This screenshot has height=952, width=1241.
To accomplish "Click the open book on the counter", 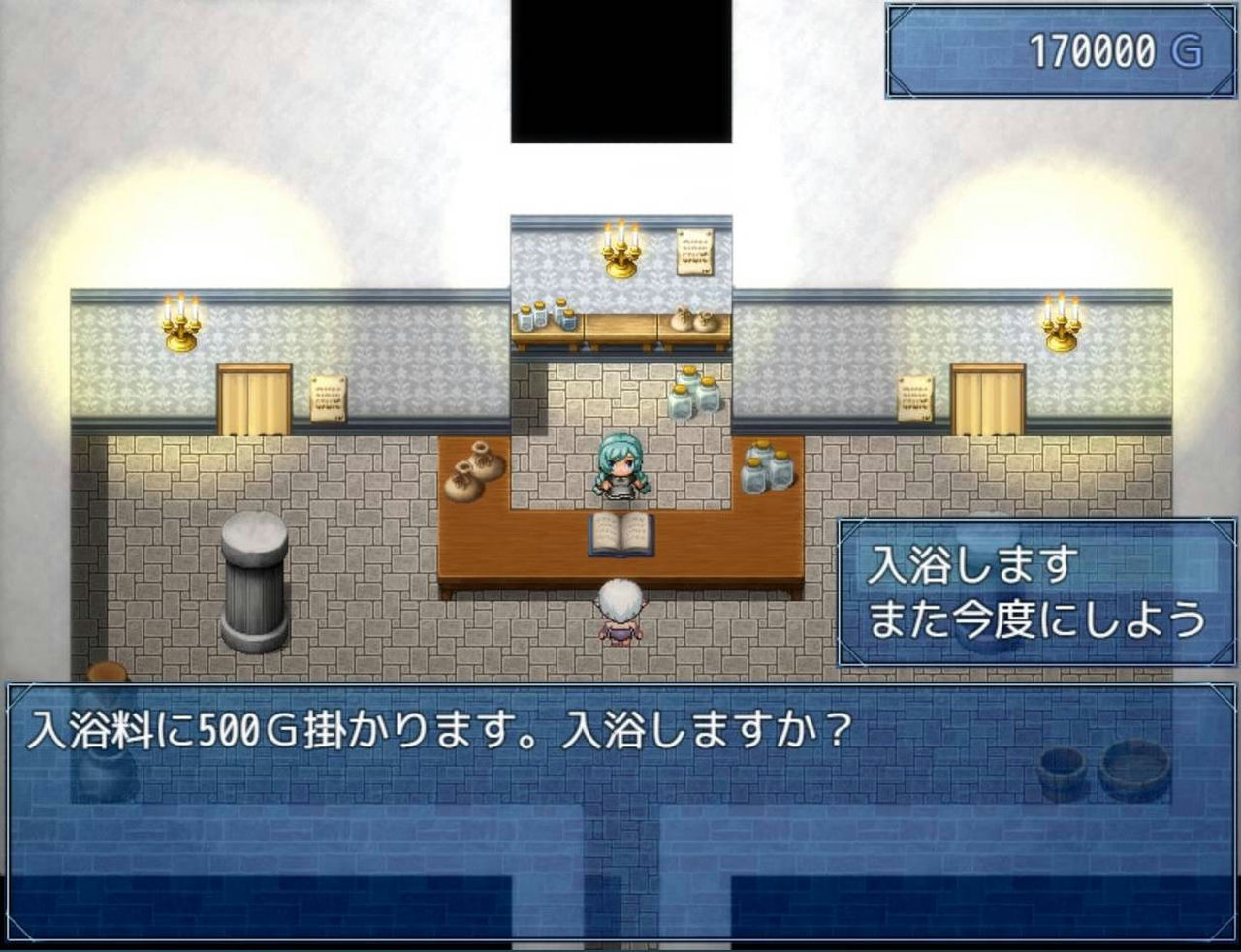I will click(620, 536).
